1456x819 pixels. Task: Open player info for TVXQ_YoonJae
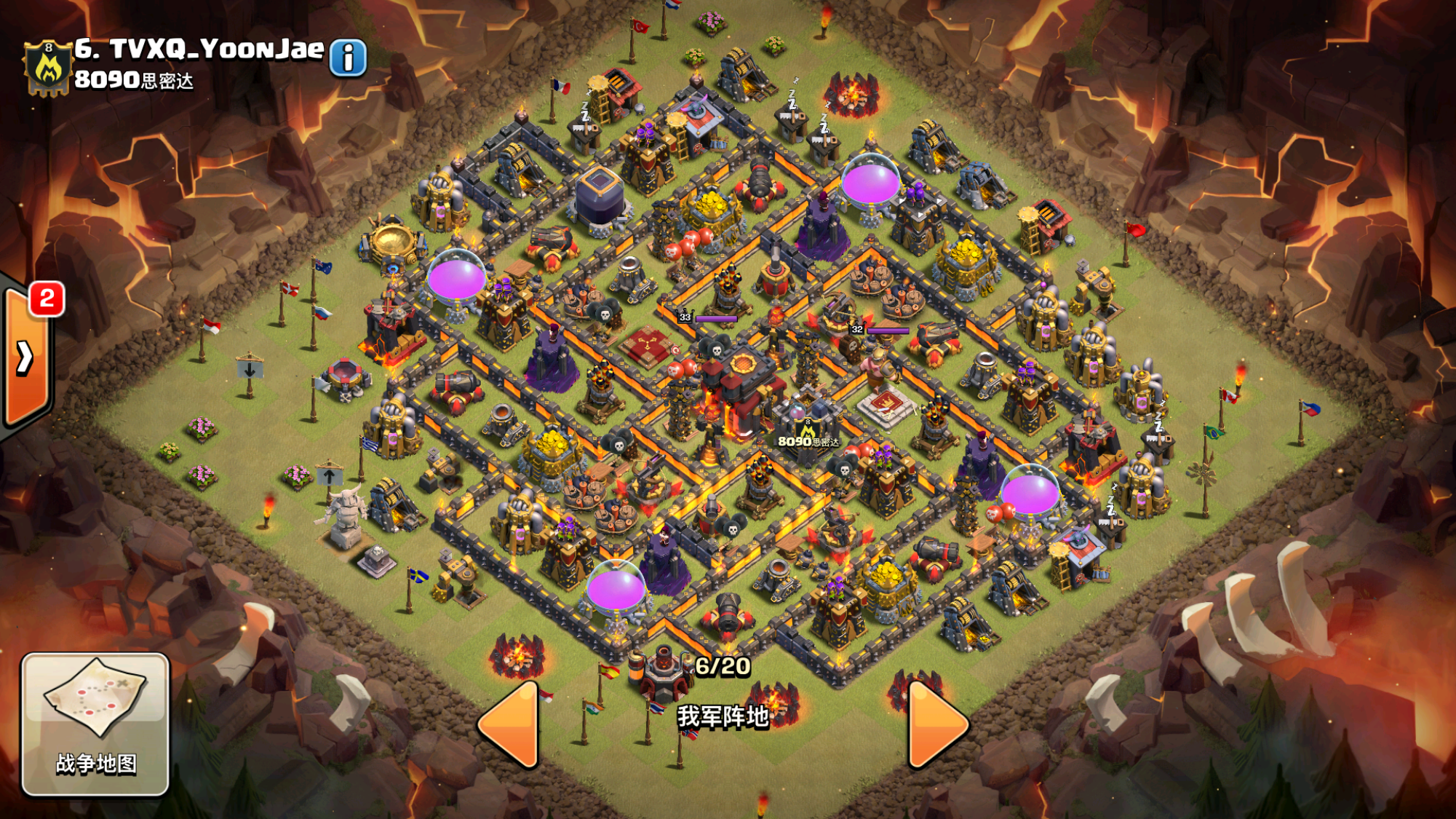pyautogui.click(x=348, y=58)
